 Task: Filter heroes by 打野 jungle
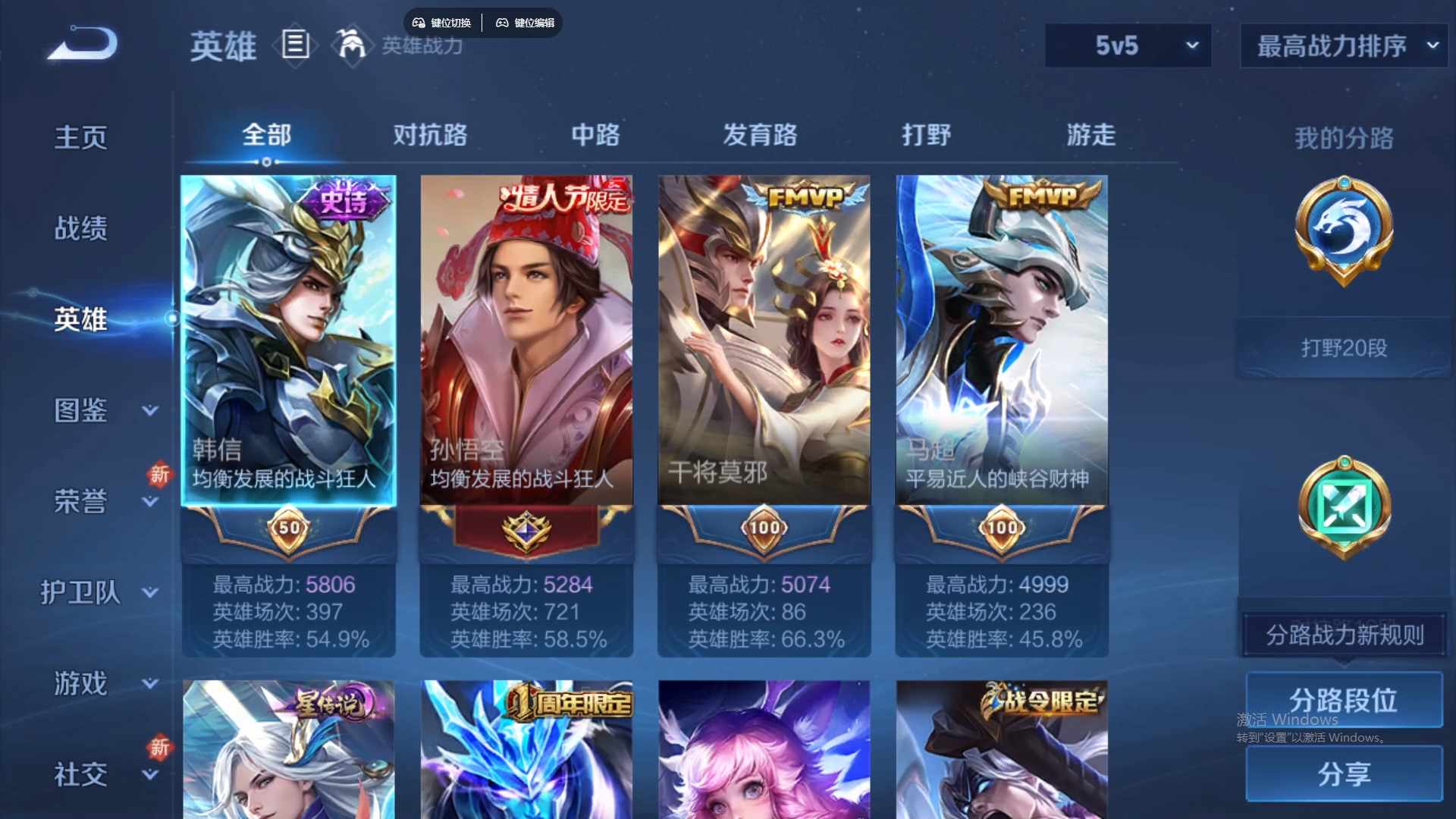coord(926,135)
